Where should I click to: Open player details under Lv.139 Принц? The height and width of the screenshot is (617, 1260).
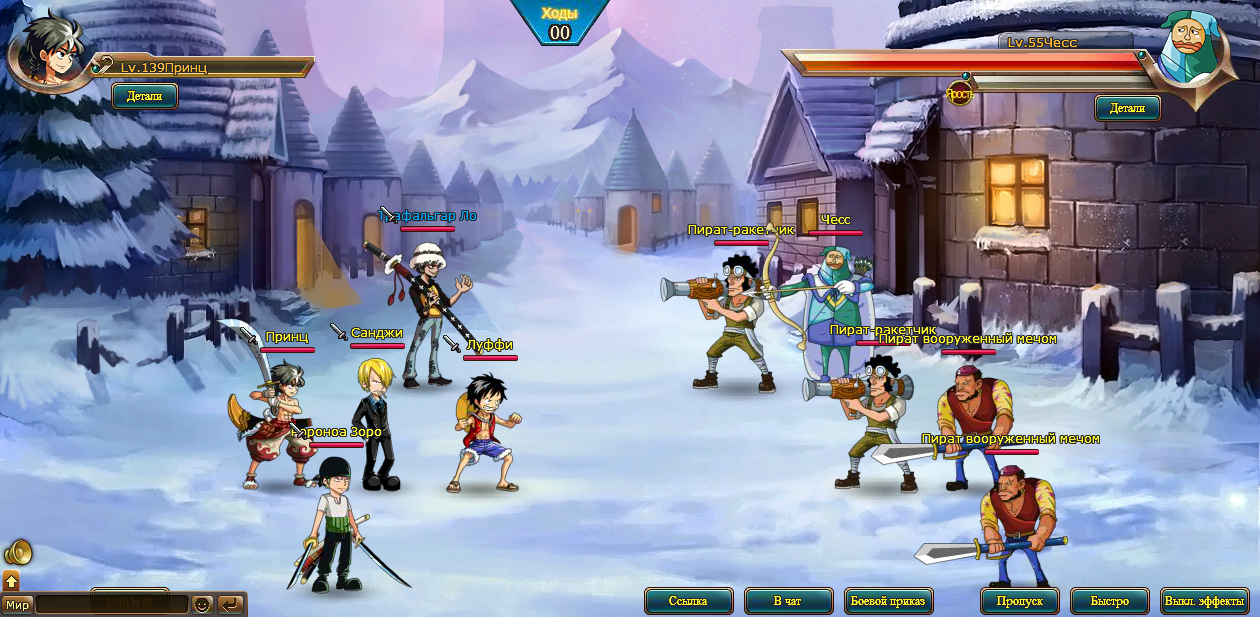[145, 96]
